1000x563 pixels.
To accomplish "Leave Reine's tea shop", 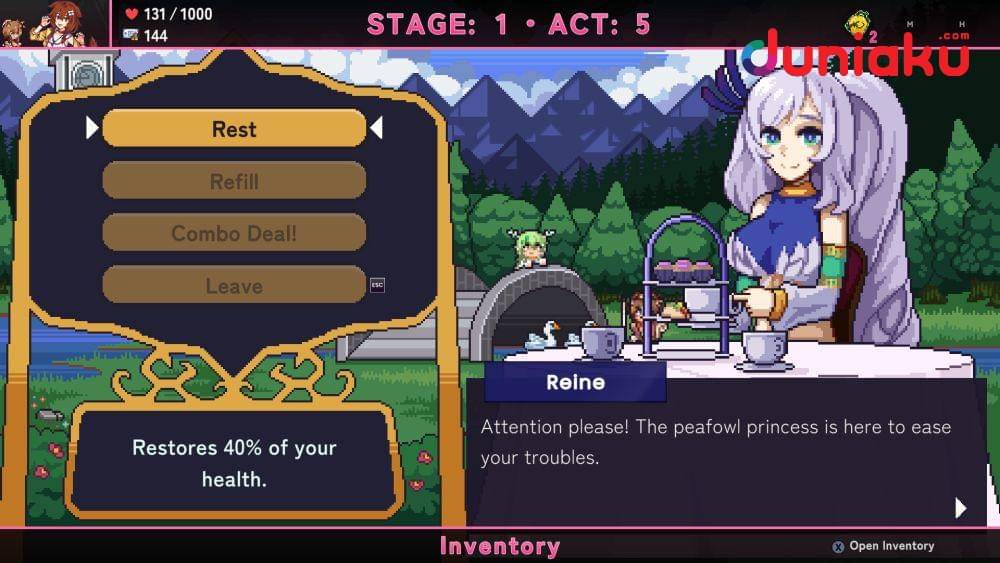I will pos(234,285).
